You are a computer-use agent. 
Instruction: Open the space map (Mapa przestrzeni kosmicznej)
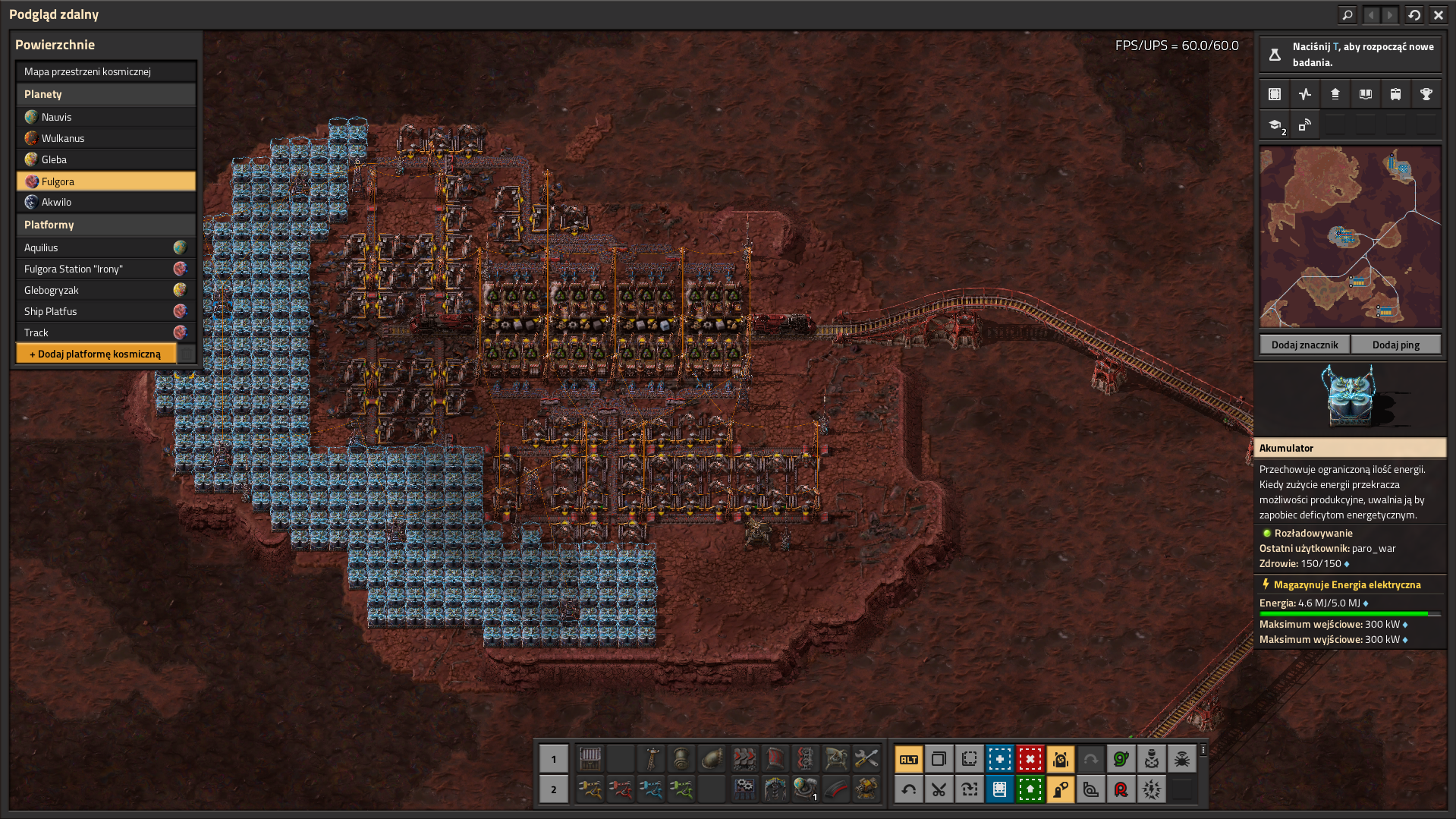click(105, 72)
